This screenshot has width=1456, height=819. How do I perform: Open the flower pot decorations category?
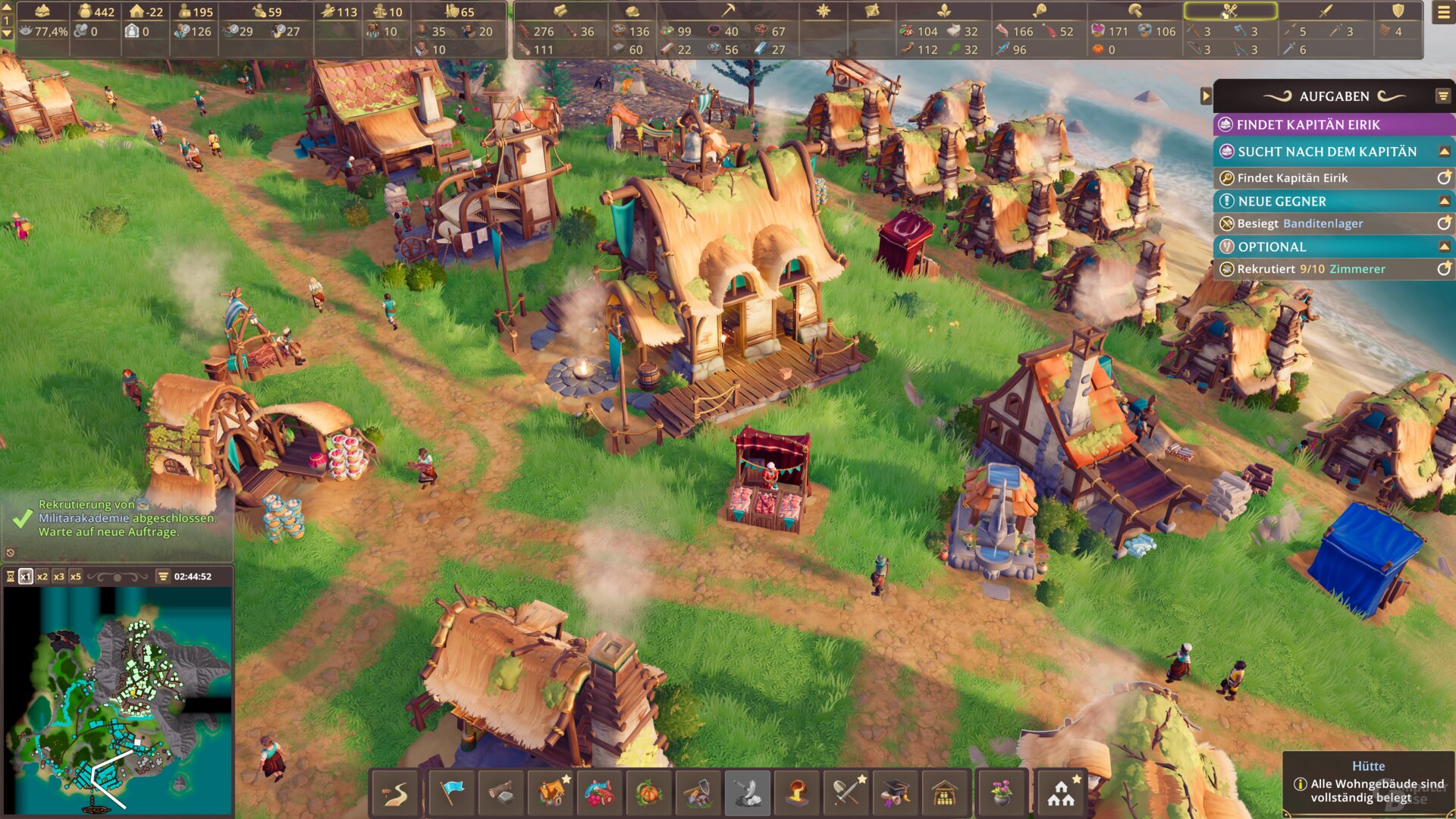point(1002,793)
